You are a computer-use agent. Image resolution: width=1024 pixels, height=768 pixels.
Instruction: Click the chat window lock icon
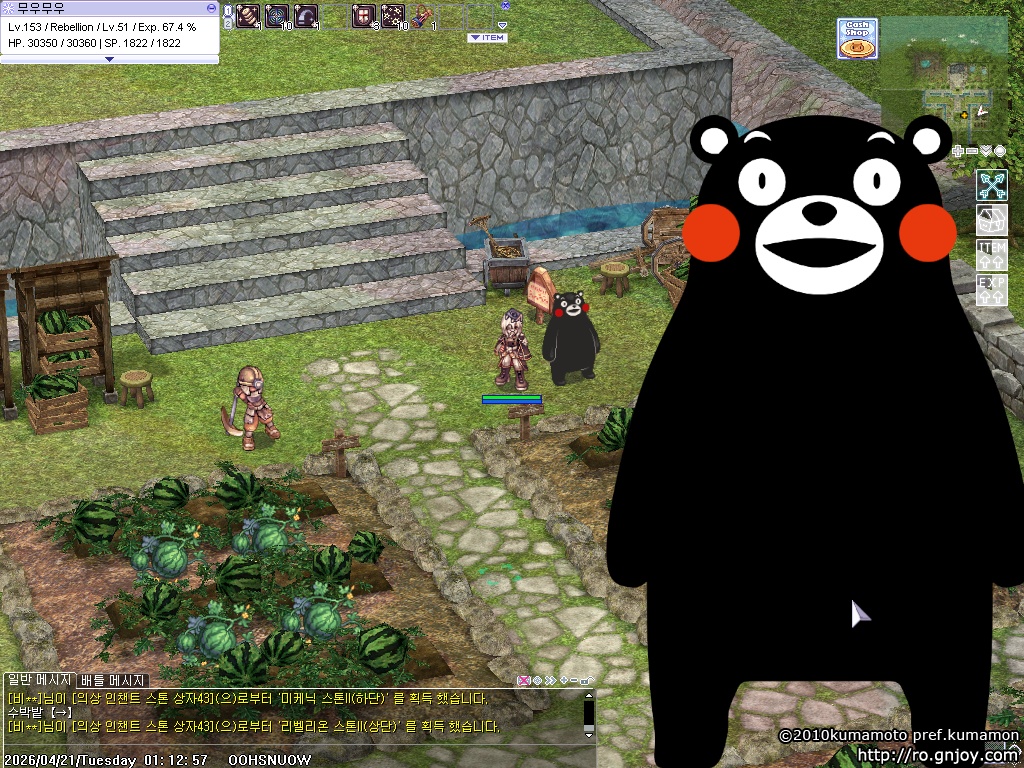pyautogui.click(x=587, y=681)
